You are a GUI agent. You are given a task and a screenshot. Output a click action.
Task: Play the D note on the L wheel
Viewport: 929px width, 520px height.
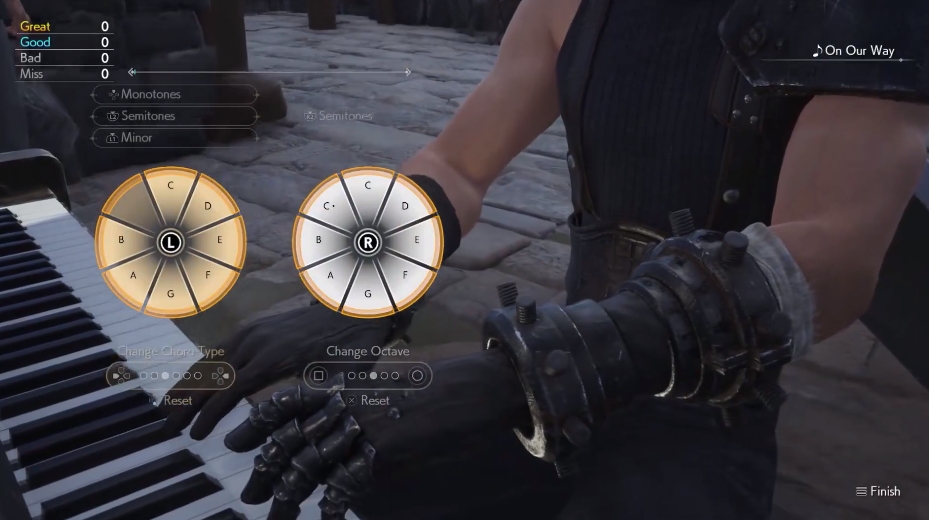[207, 207]
